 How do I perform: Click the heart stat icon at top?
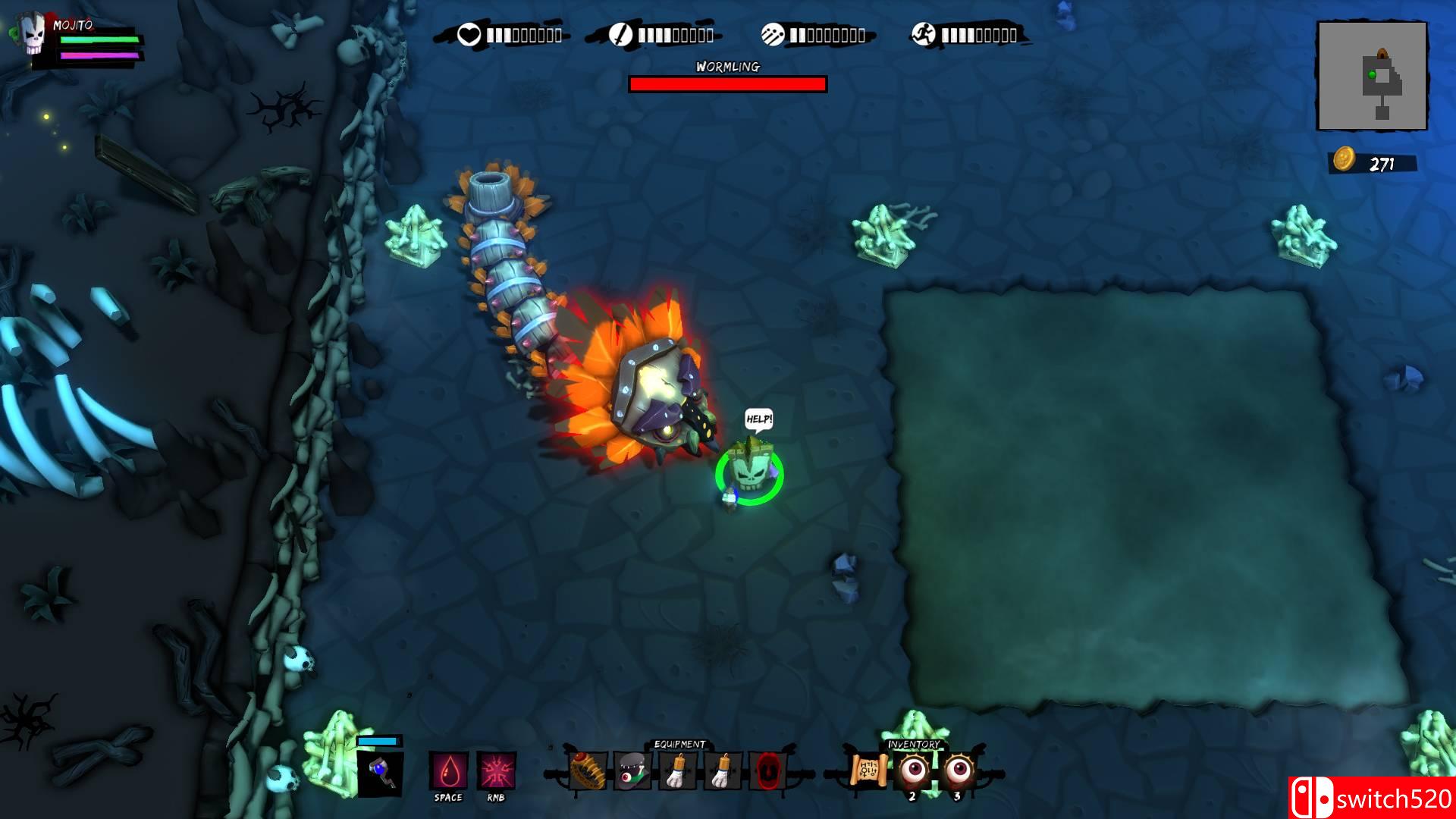pos(469,33)
